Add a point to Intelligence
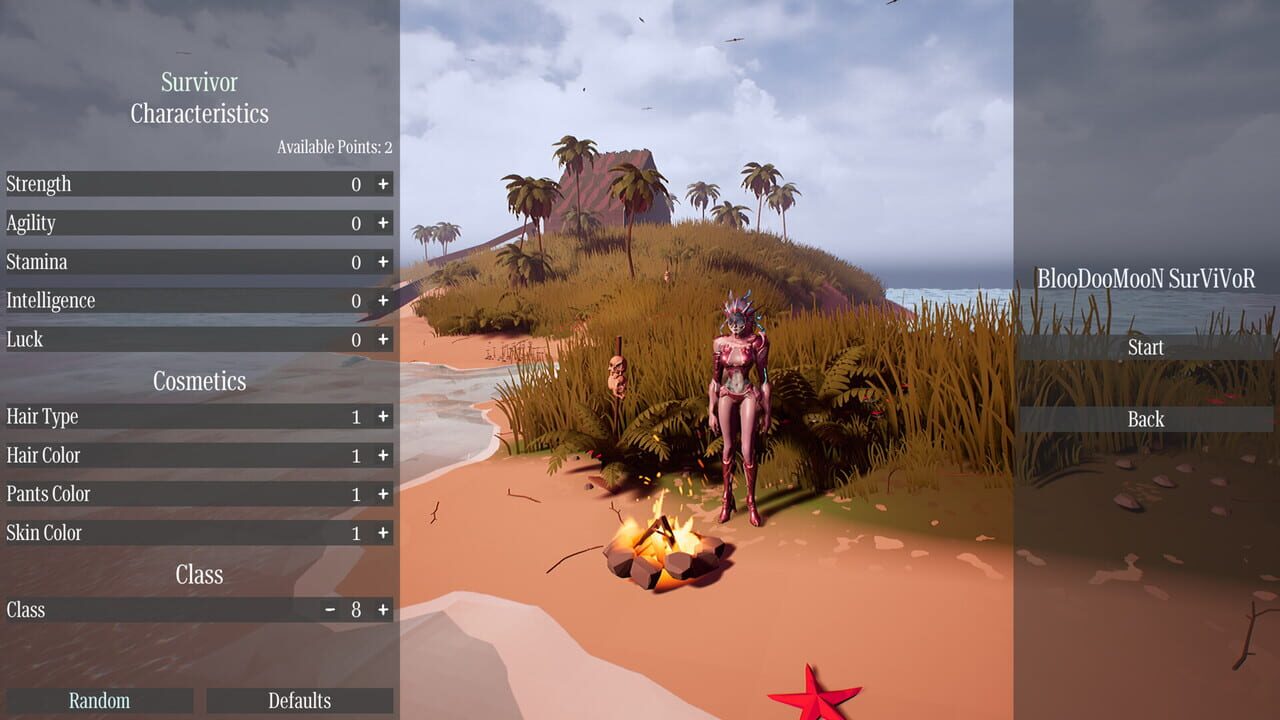Image resolution: width=1280 pixels, height=720 pixels. tap(385, 300)
